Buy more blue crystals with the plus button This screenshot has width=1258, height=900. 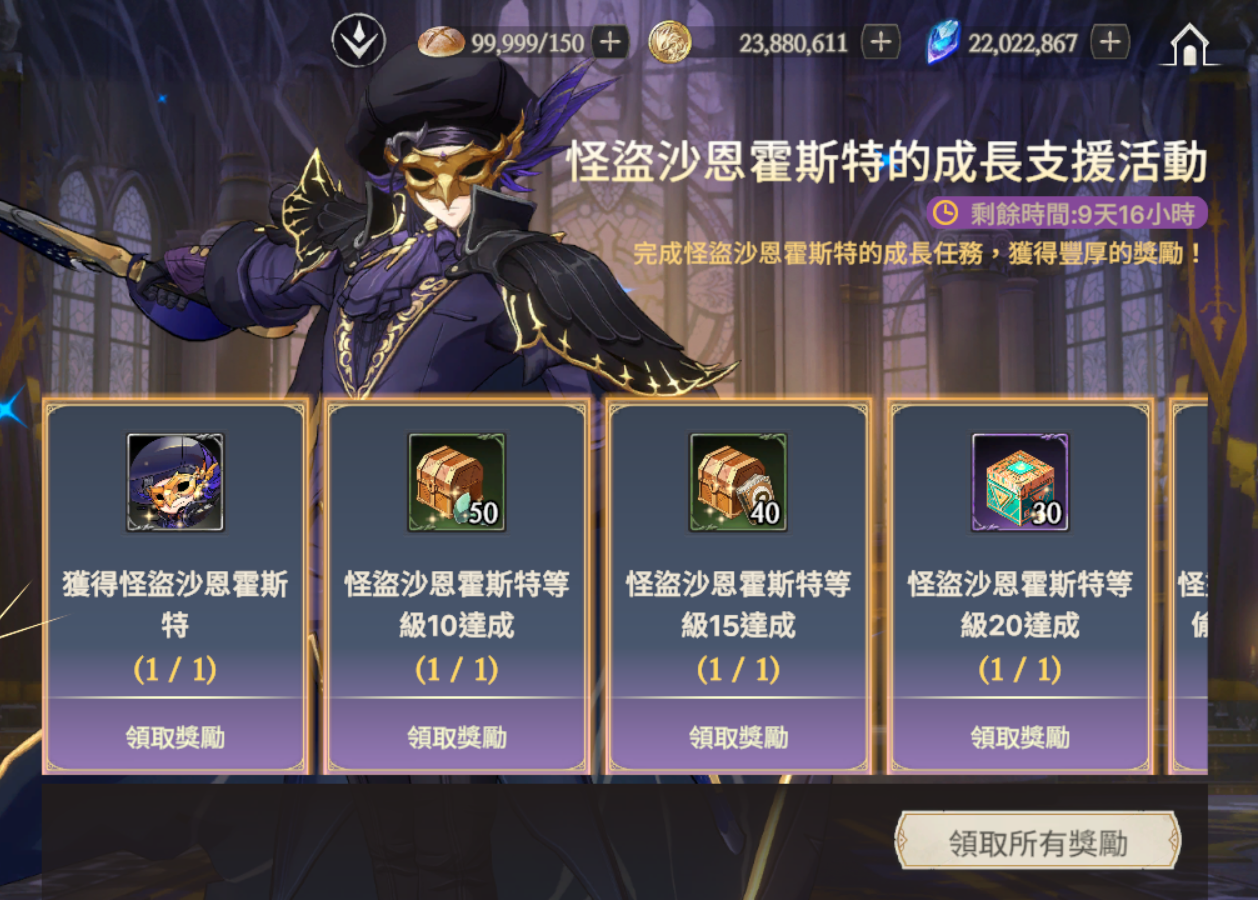(x=1109, y=43)
